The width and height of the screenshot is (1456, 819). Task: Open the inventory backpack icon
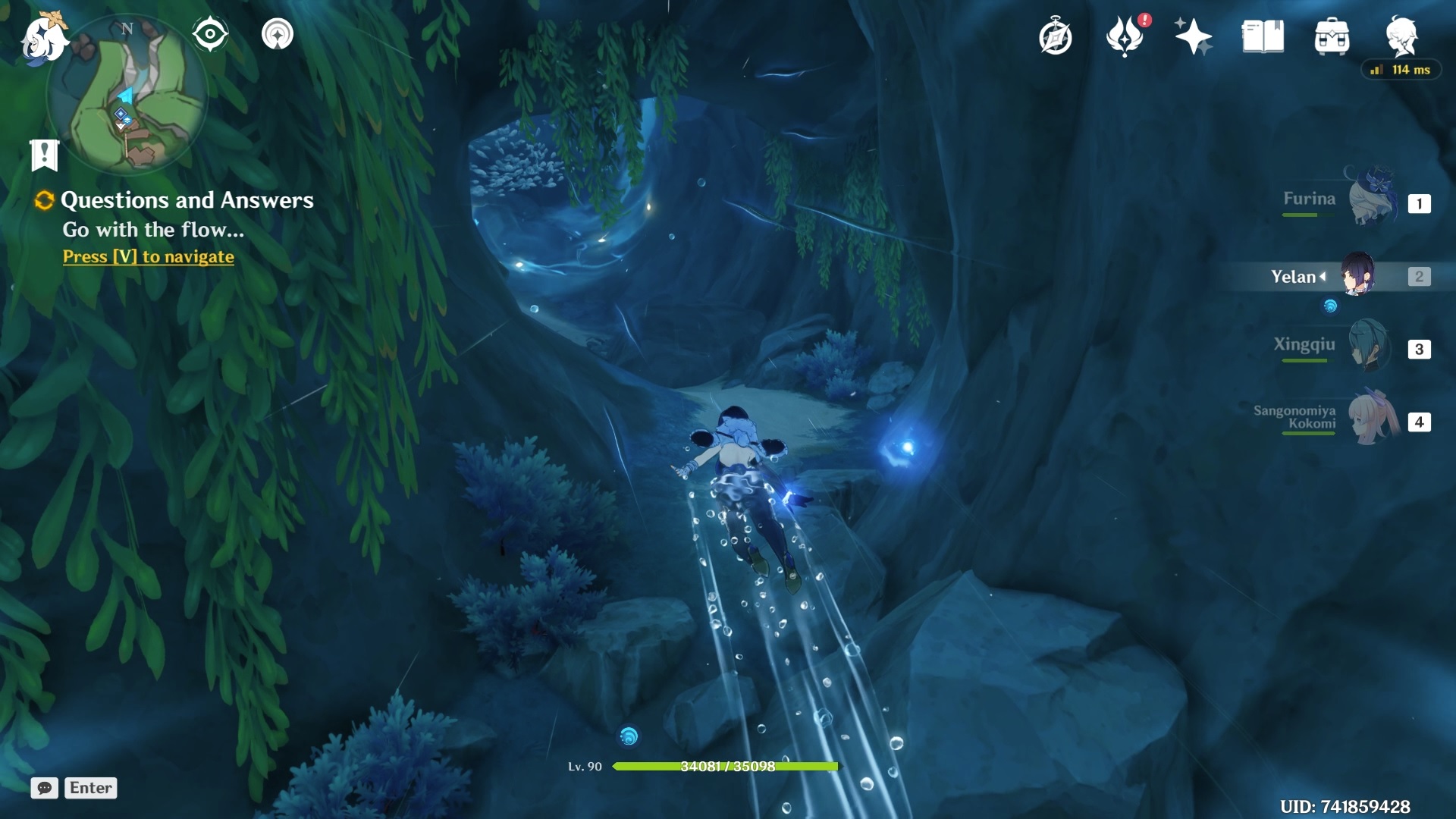click(1332, 36)
